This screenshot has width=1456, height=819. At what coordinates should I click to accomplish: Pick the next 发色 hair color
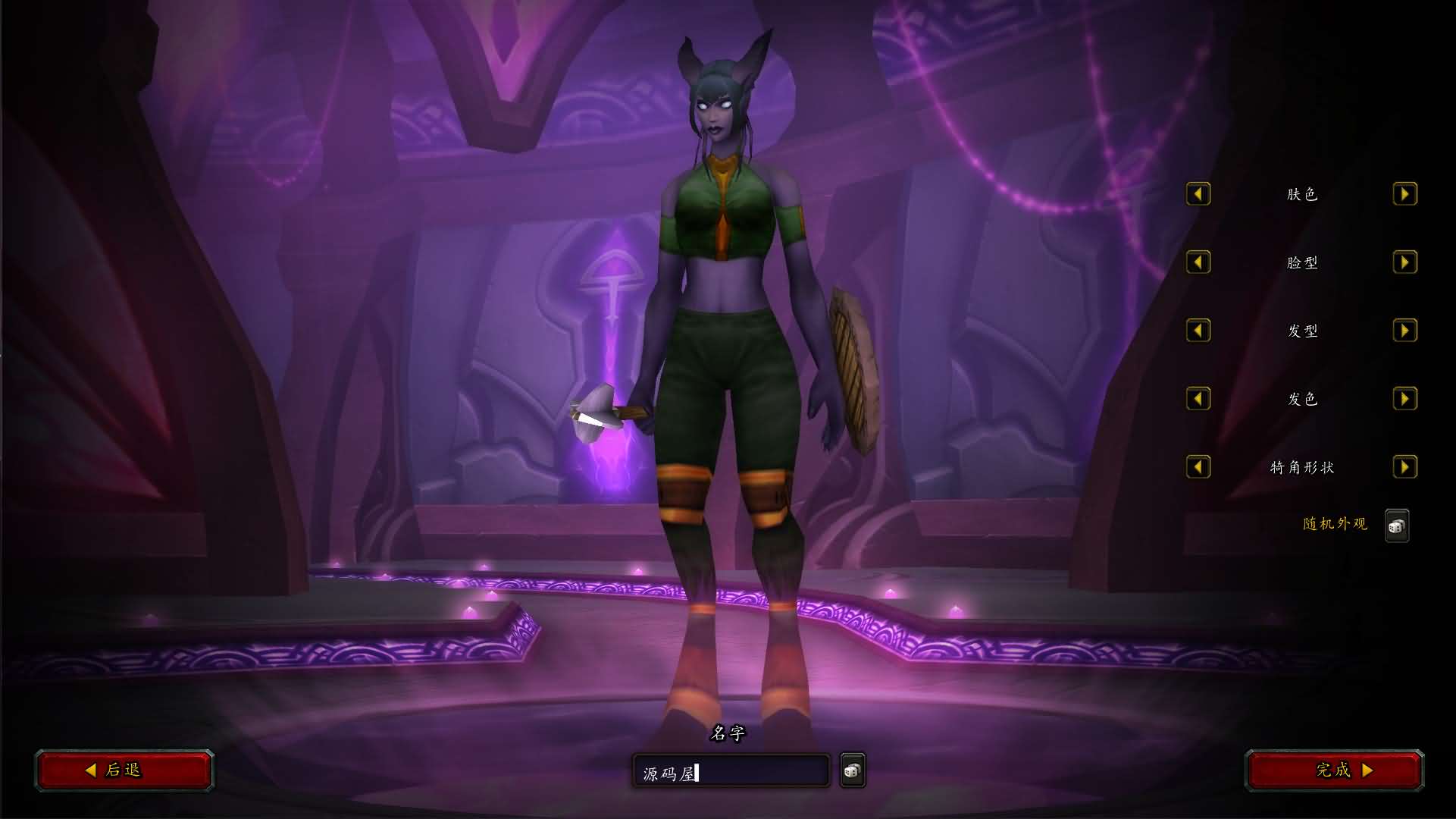(1404, 399)
